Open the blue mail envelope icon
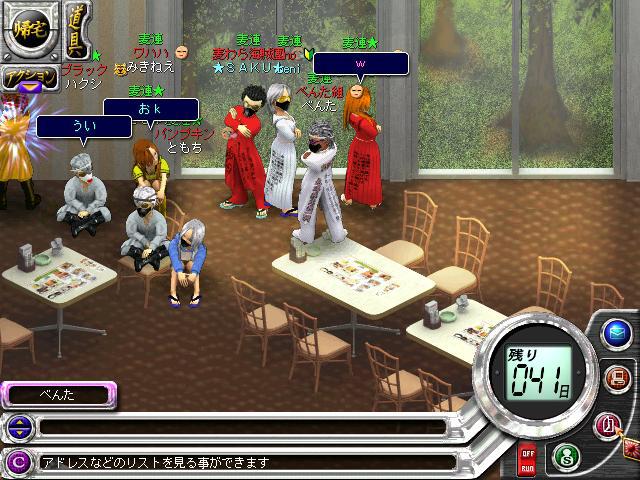The height and width of the screenshot is (480, 640). tap(617, 333)
